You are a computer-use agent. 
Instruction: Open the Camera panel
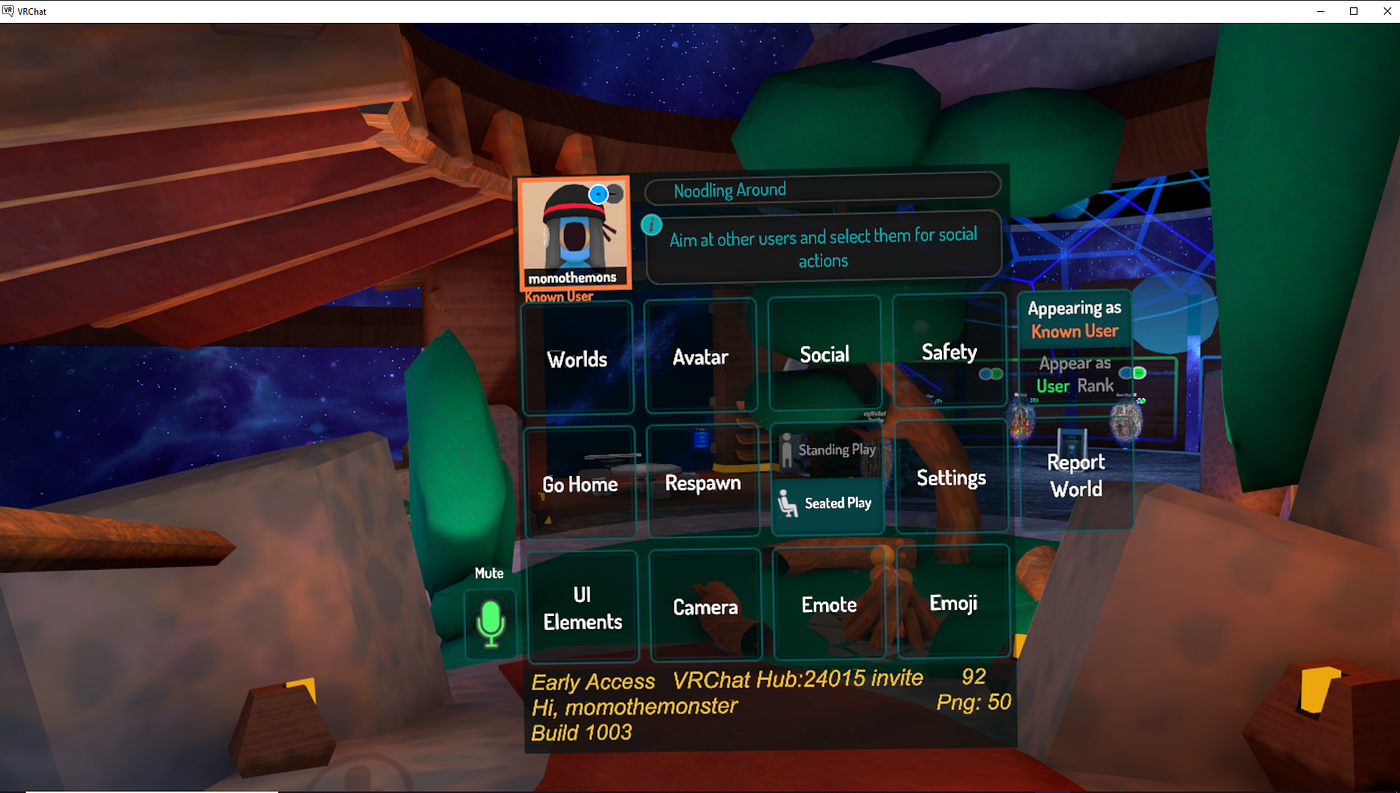[x=706, y=606]
